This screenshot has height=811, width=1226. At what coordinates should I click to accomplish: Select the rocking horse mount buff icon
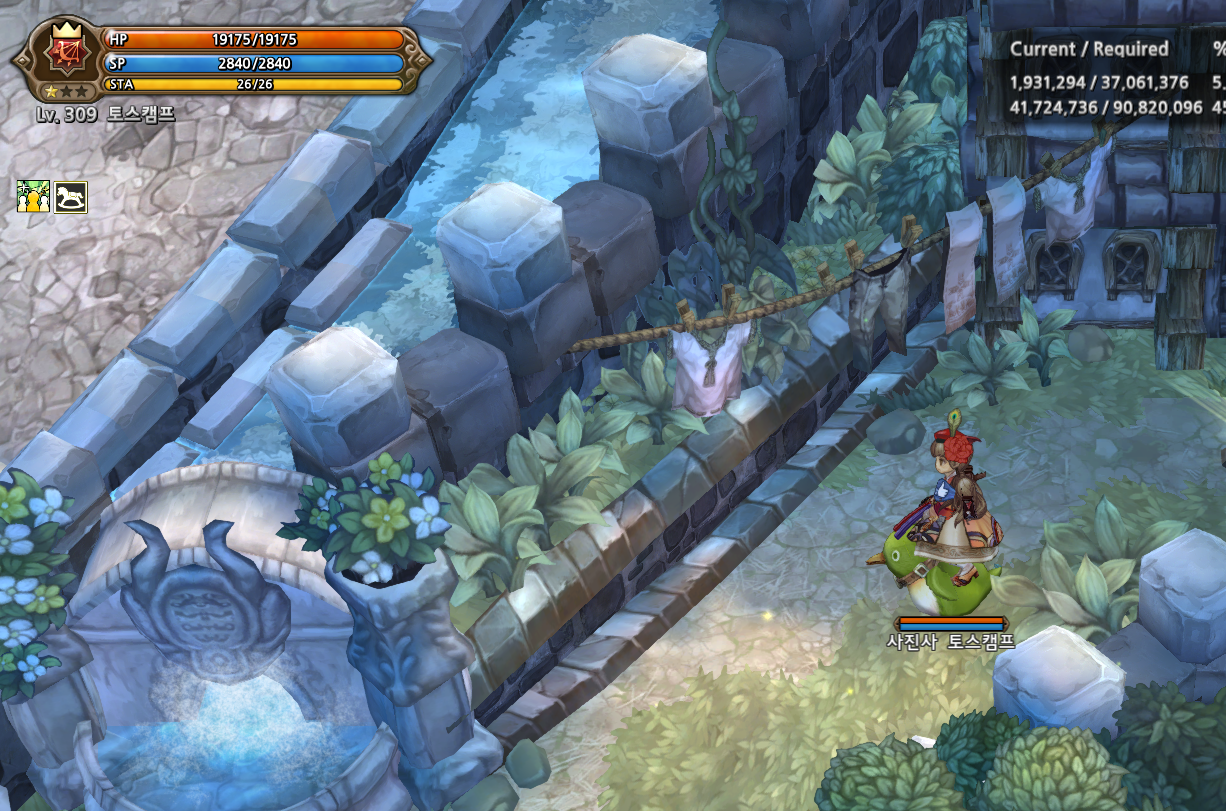pos(70,197)
